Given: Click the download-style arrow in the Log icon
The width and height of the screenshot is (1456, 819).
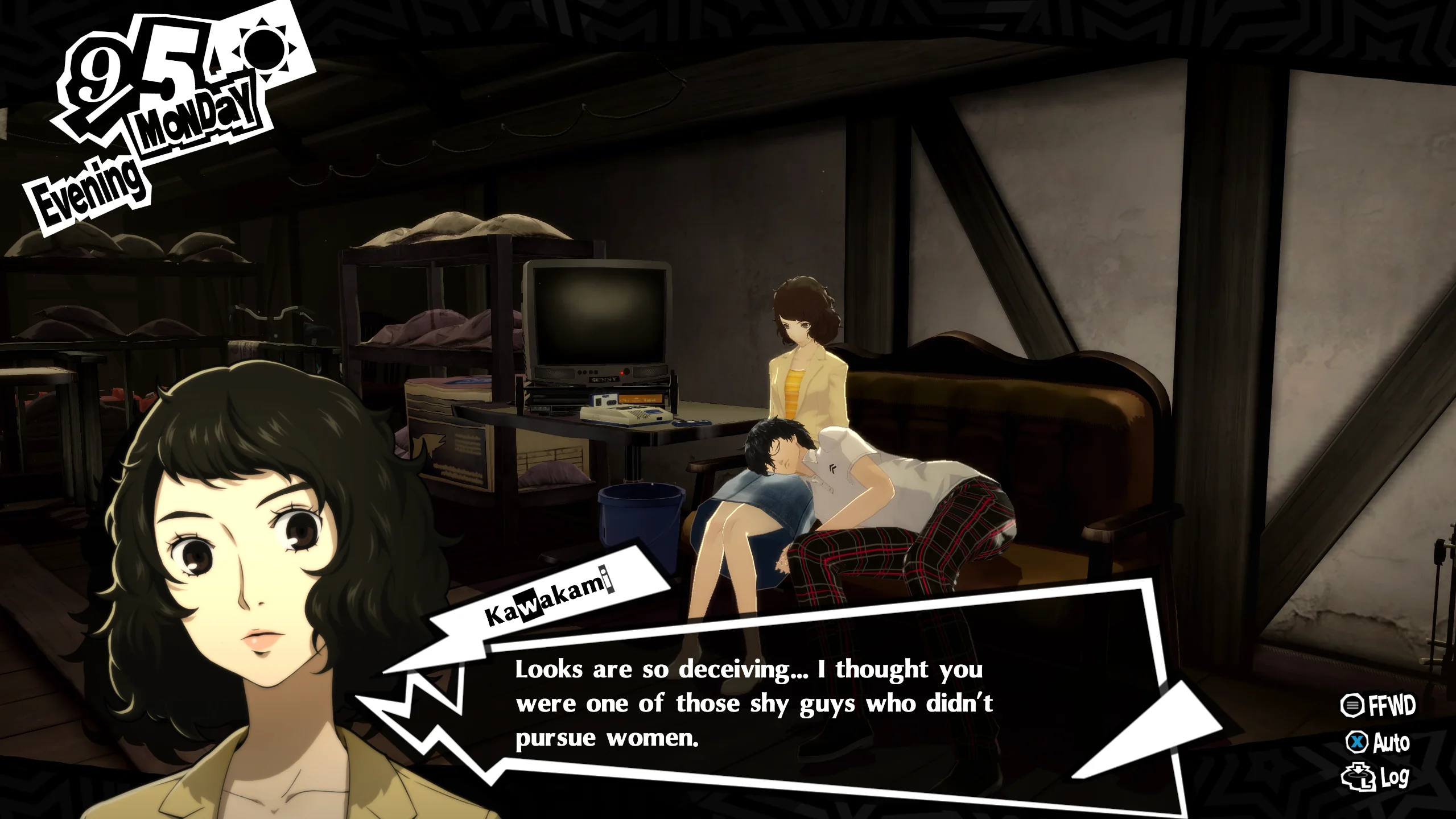Looking at the screenshot, I should coord(1357,770).
